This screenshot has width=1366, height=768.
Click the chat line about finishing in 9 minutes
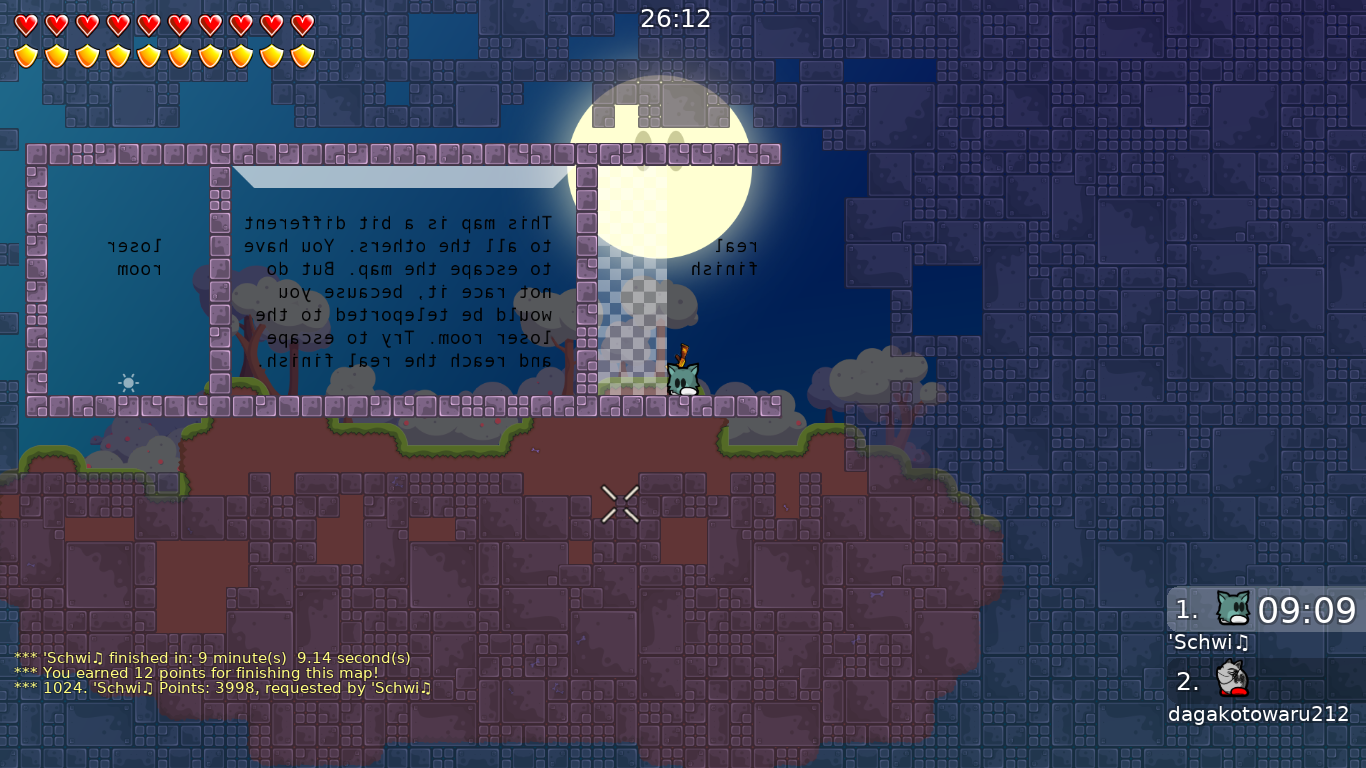(213, 658)
